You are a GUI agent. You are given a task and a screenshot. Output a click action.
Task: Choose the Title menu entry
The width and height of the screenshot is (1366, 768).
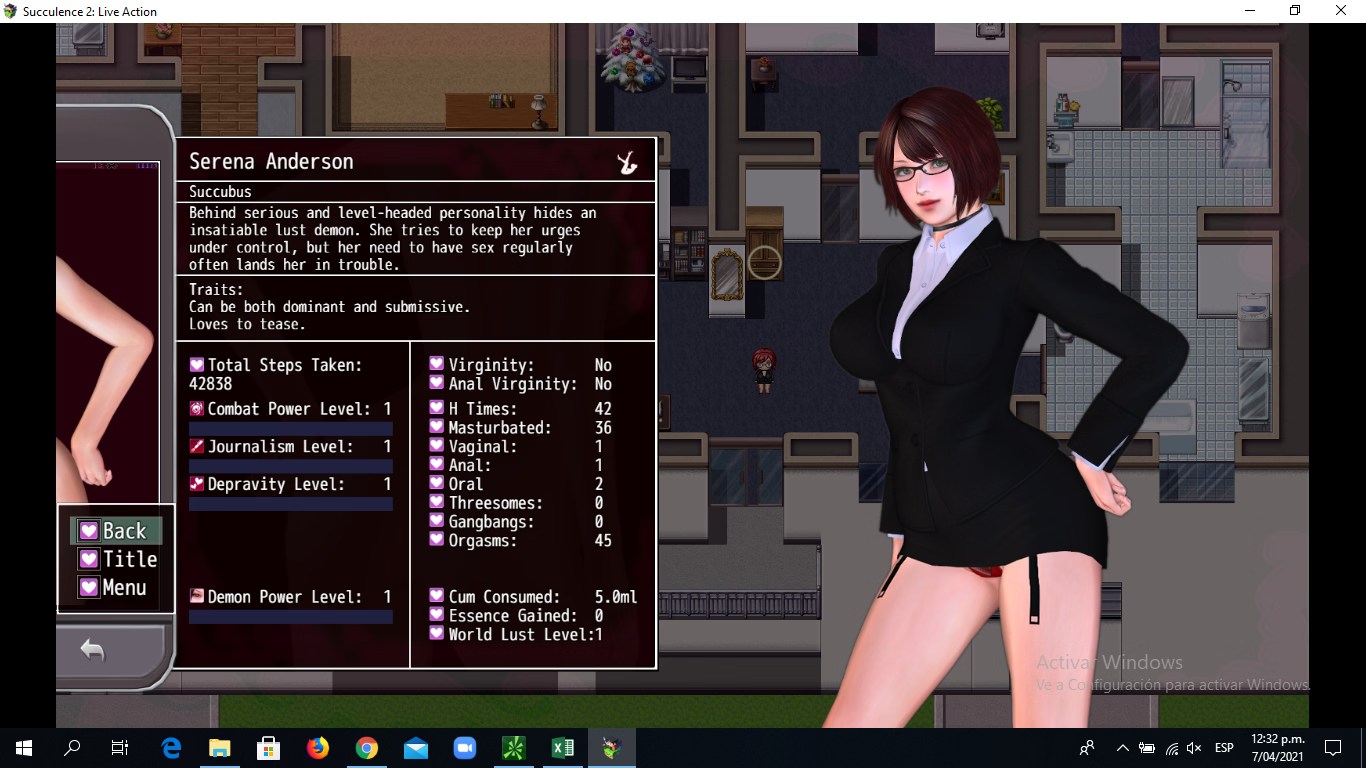pos(118,559)
